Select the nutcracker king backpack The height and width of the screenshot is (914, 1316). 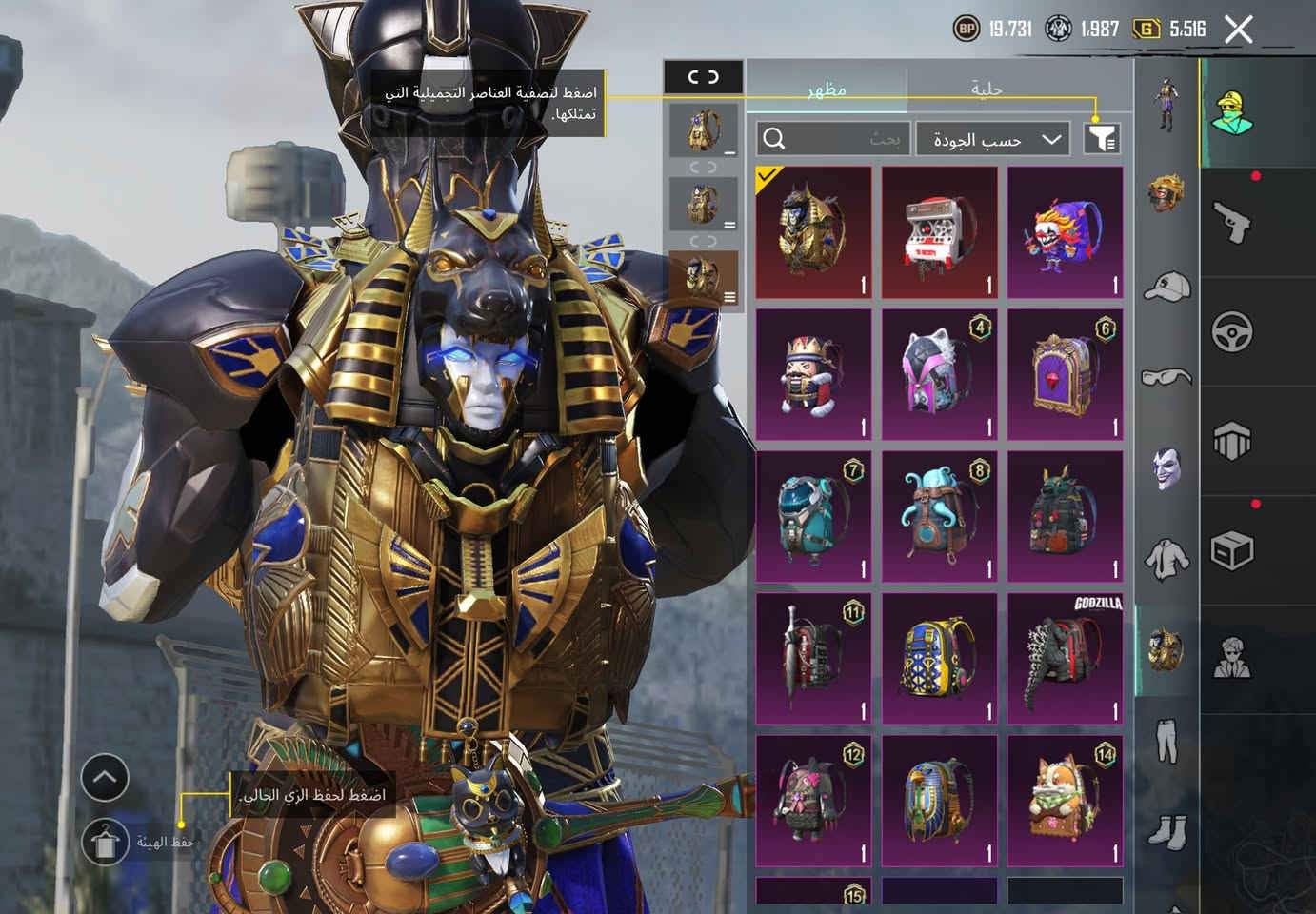click(x=813, y=374)
